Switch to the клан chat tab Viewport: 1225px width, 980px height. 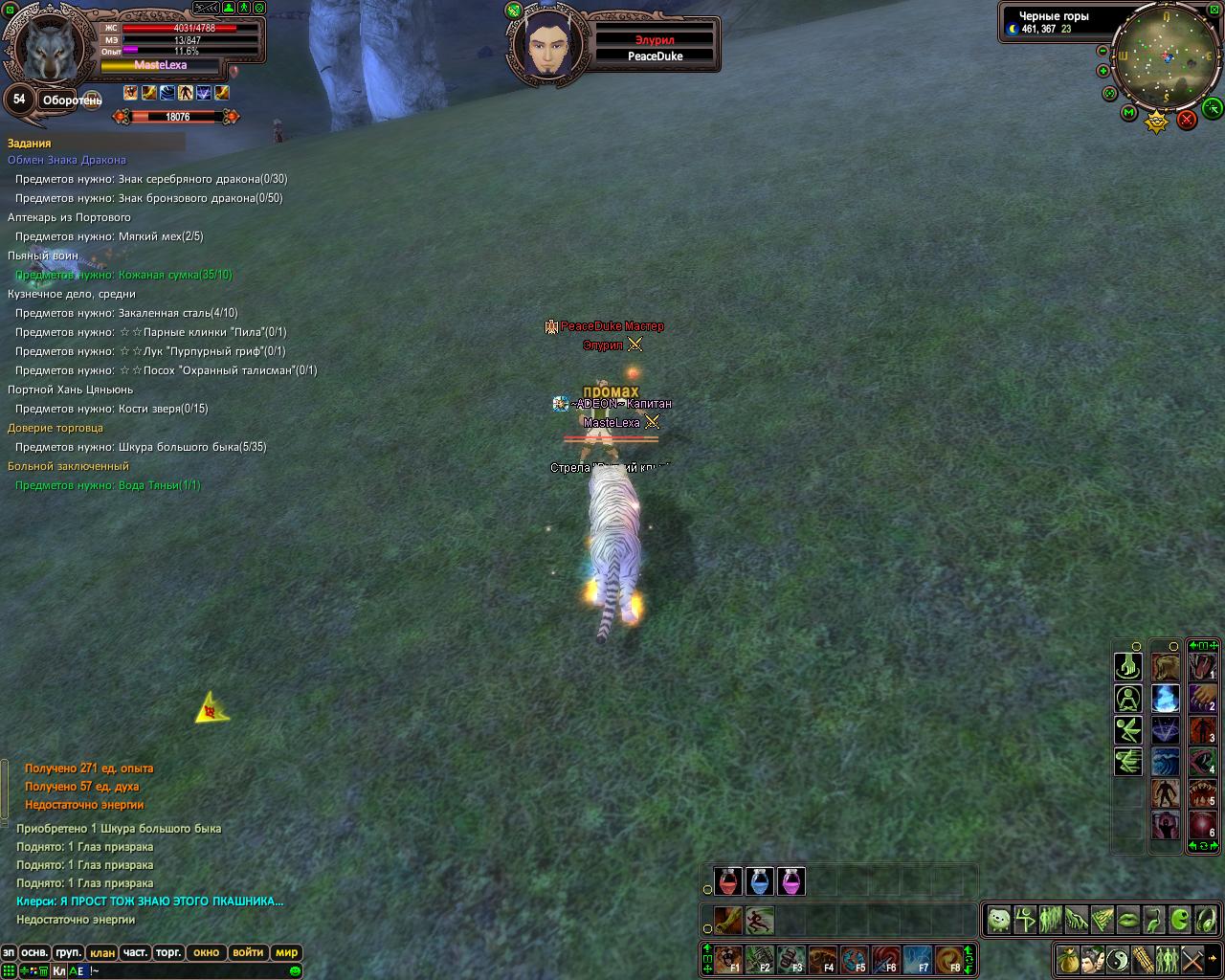pyautogui.click(x=102, y=952)
